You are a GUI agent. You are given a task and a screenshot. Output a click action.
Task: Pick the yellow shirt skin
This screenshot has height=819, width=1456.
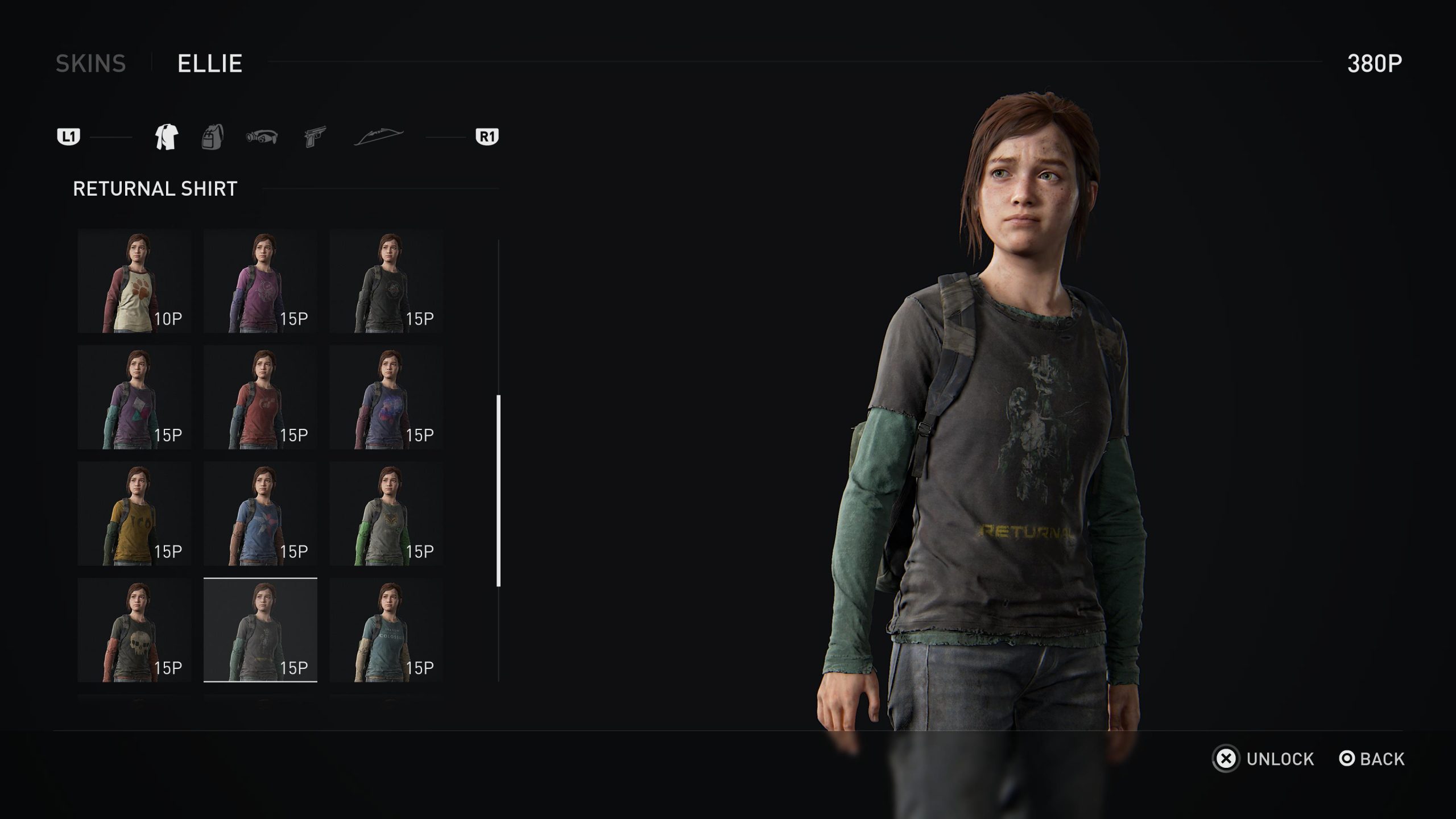pyautogui.click(x=135, y=514)
